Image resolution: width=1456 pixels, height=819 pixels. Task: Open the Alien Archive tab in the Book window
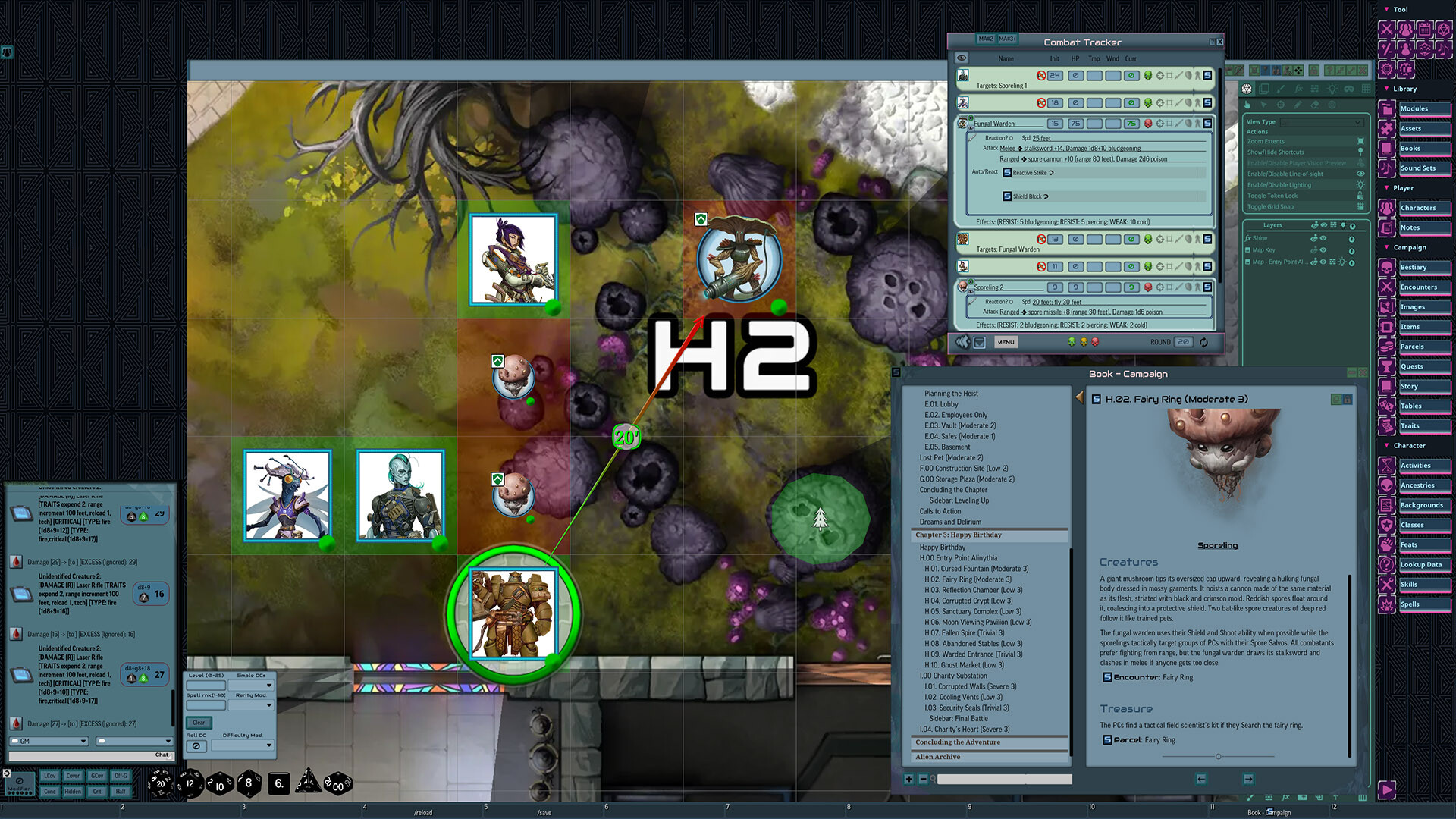pos(937,756)
